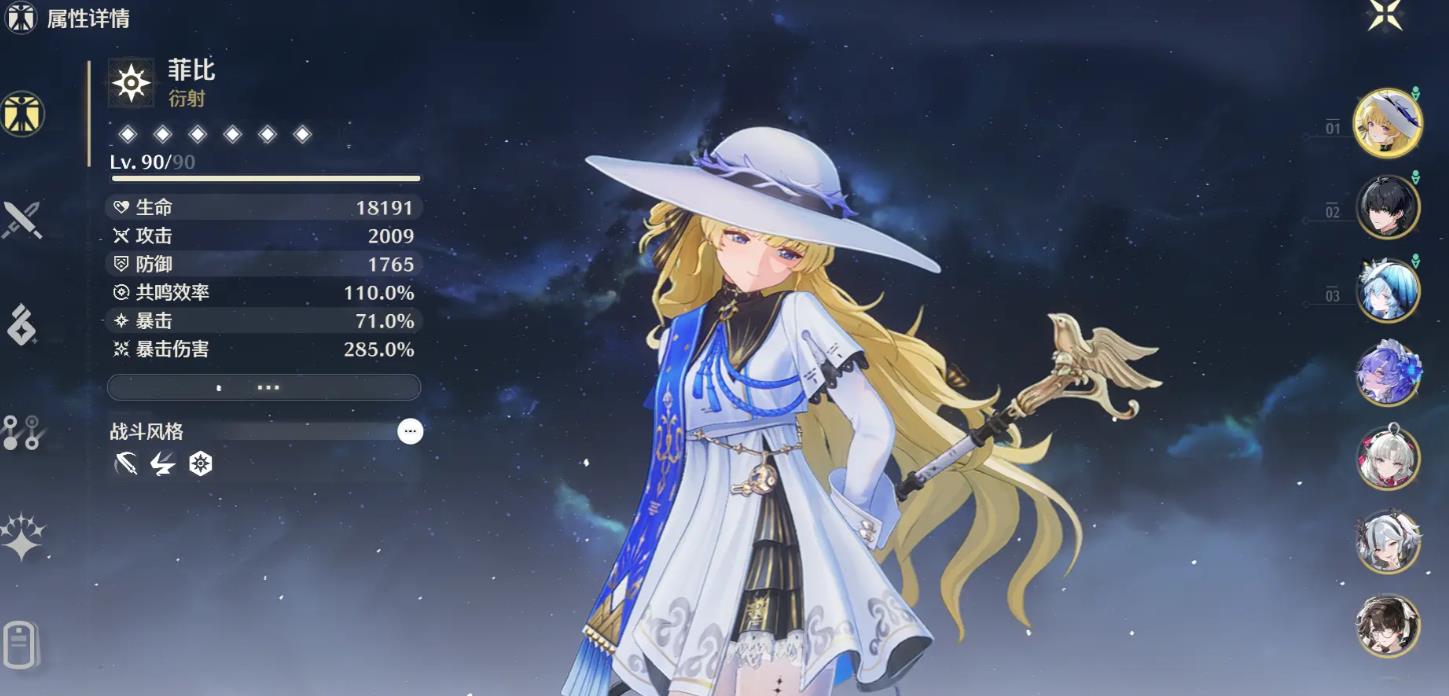1449x696 pixels.
Task: Switch to the crossed swords weapon tab
Action: click(21, 220)
